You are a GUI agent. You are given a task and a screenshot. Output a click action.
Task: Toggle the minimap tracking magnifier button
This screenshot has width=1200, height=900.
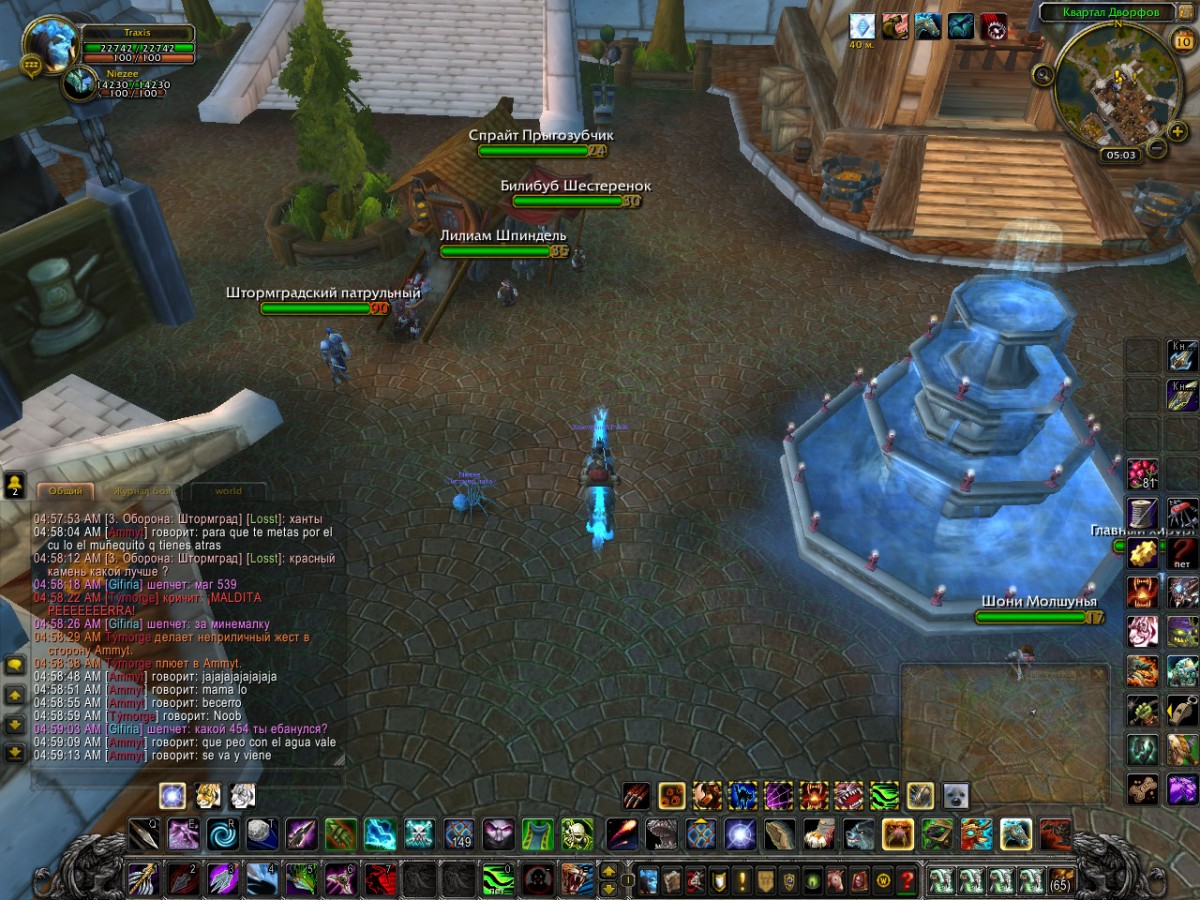1042,73
